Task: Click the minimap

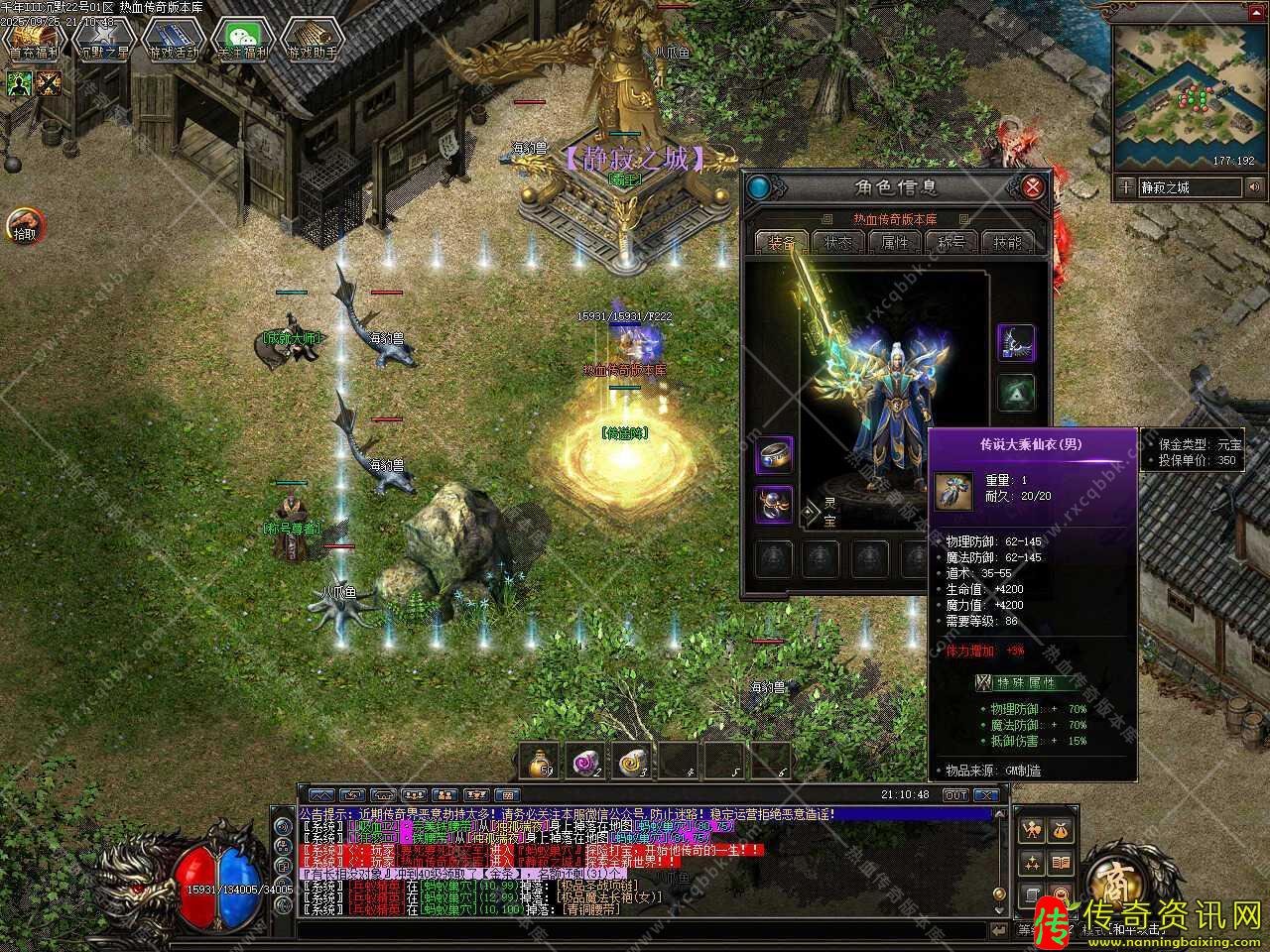Action: click(1185, 97)
